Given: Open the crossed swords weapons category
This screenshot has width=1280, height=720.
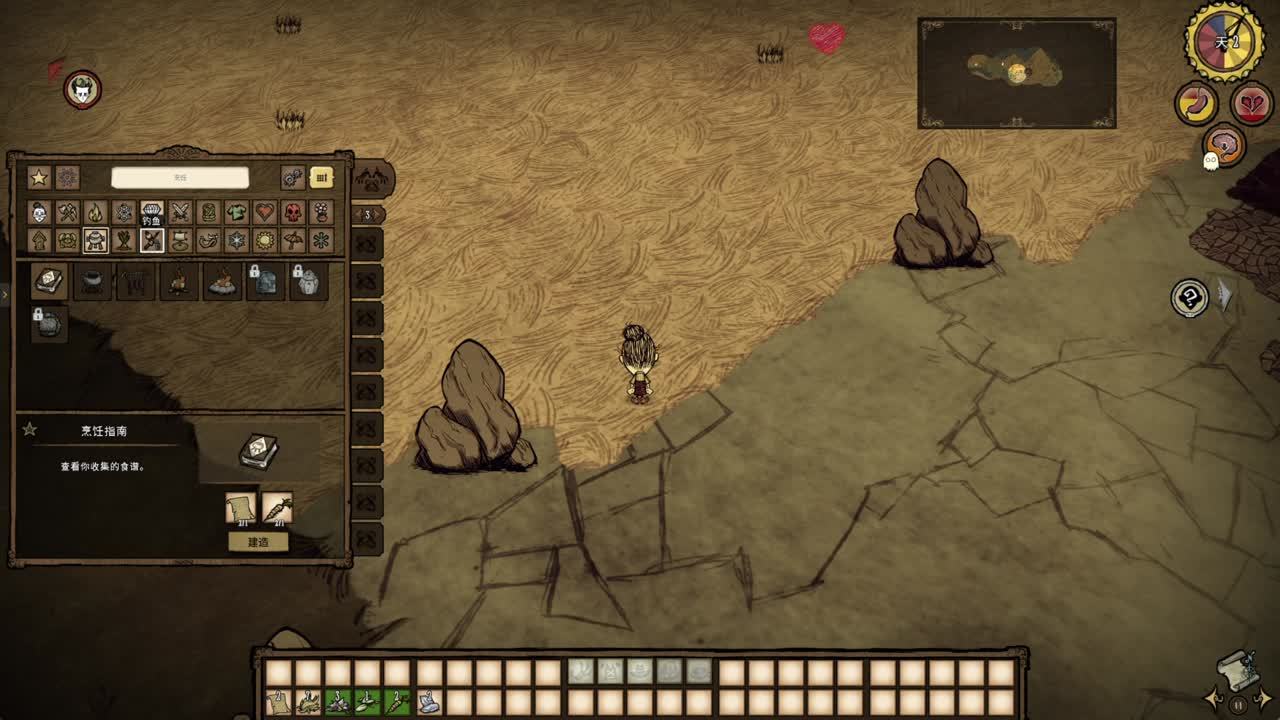Looking at the screenshot, I should 180,212.
